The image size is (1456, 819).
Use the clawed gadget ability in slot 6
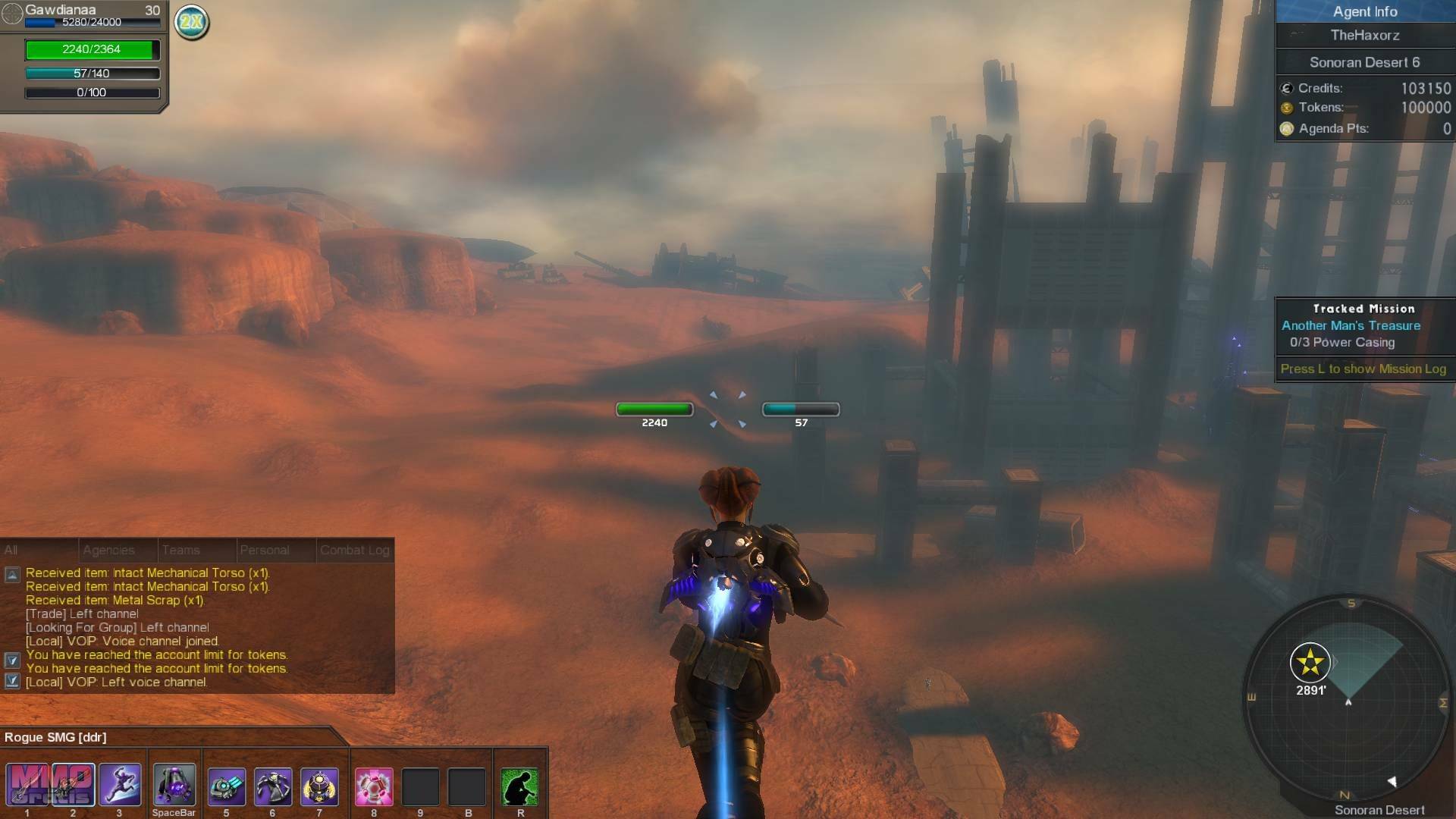coord(272,786)
